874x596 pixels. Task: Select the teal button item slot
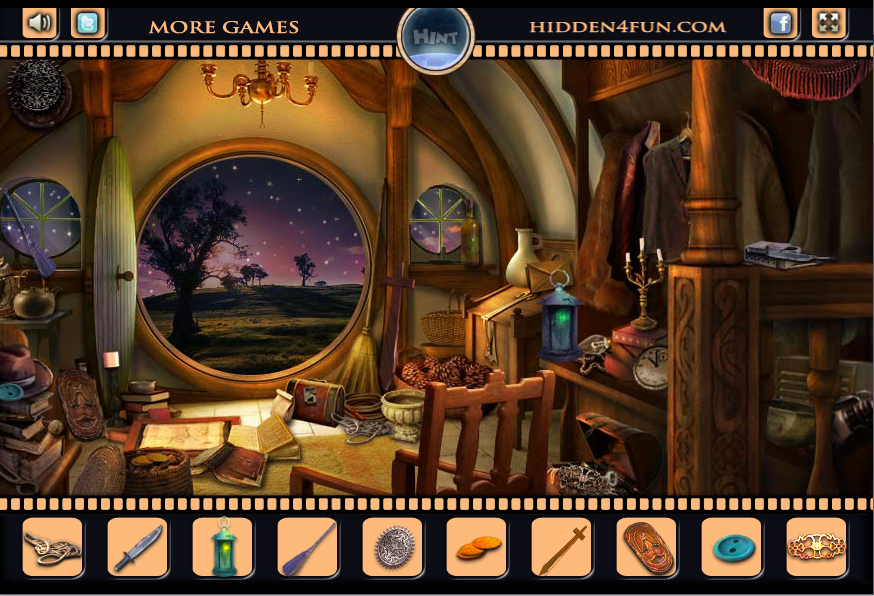(732, 547)
